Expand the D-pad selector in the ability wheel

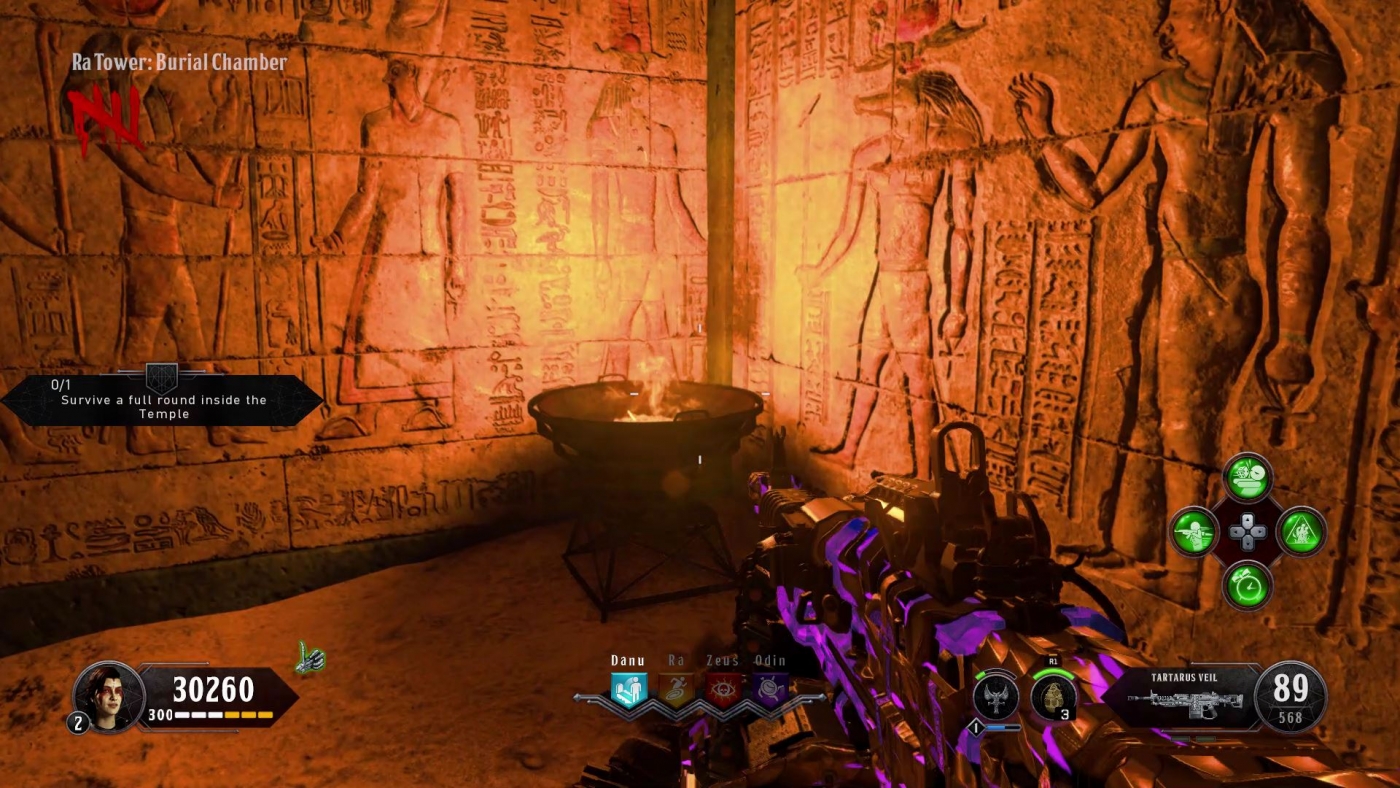(1247, 532)
